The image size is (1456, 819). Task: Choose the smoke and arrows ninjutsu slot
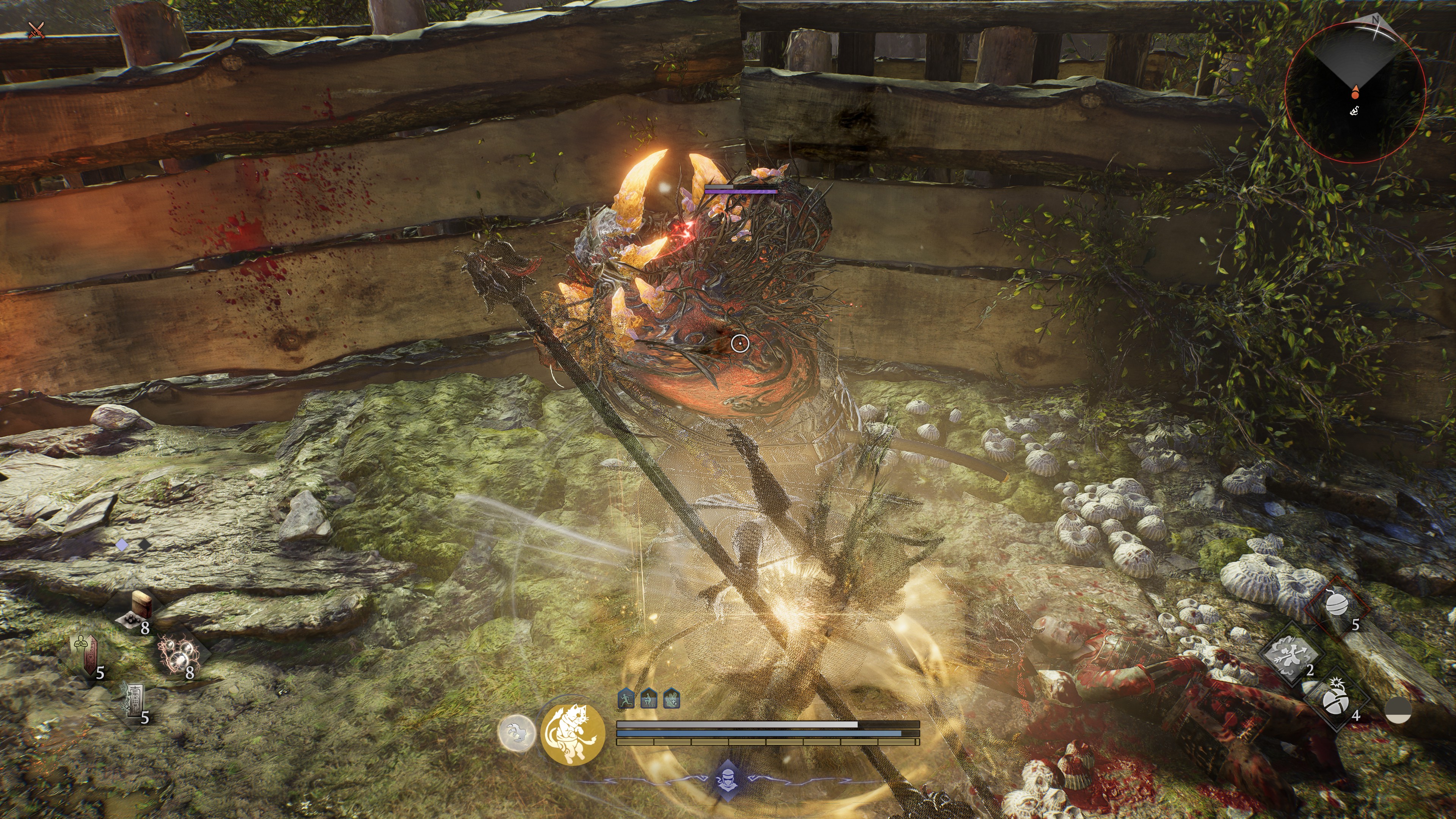(x=1290, y=654)
